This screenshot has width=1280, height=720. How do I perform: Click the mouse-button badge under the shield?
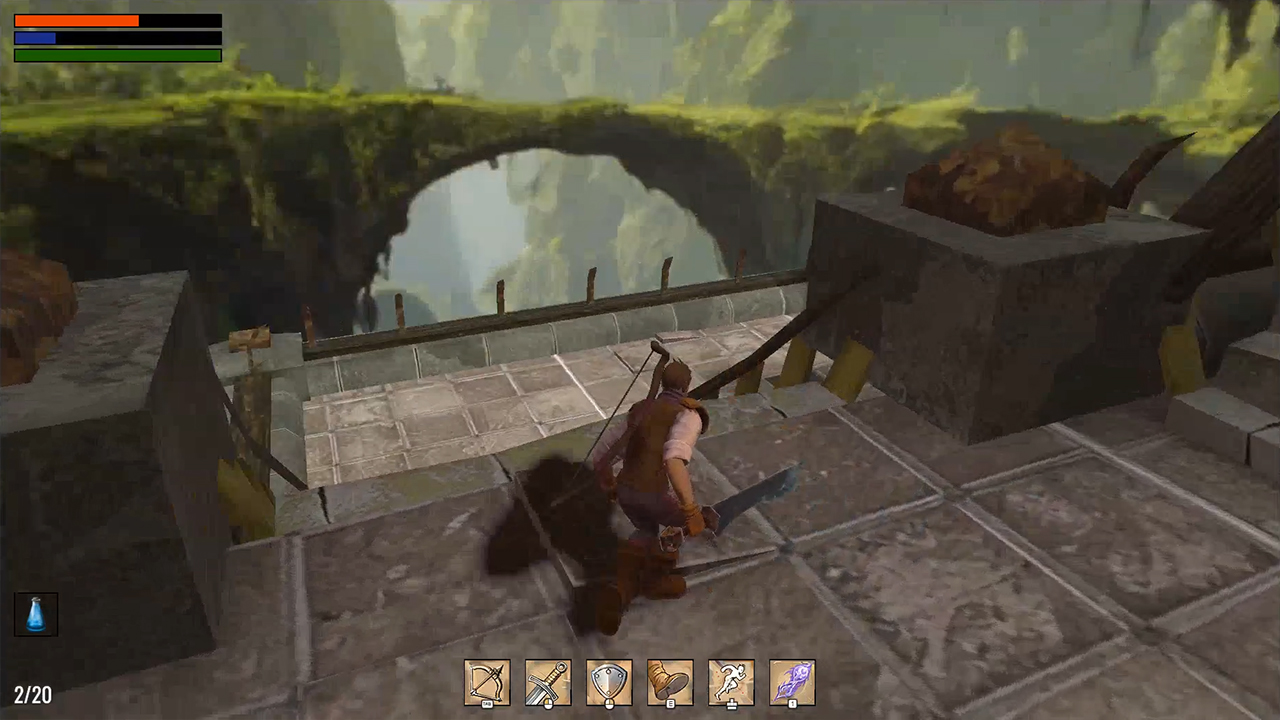point(609,703)
